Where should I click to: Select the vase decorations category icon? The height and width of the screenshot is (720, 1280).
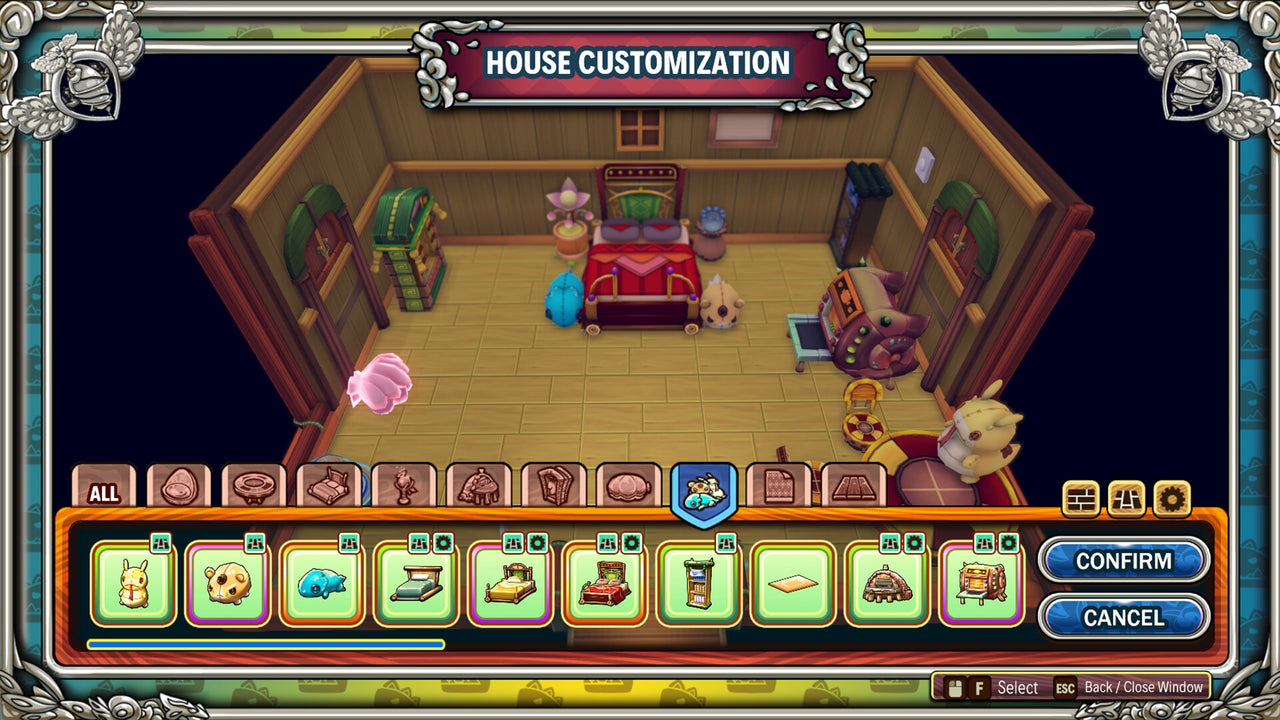coord(404,490)
